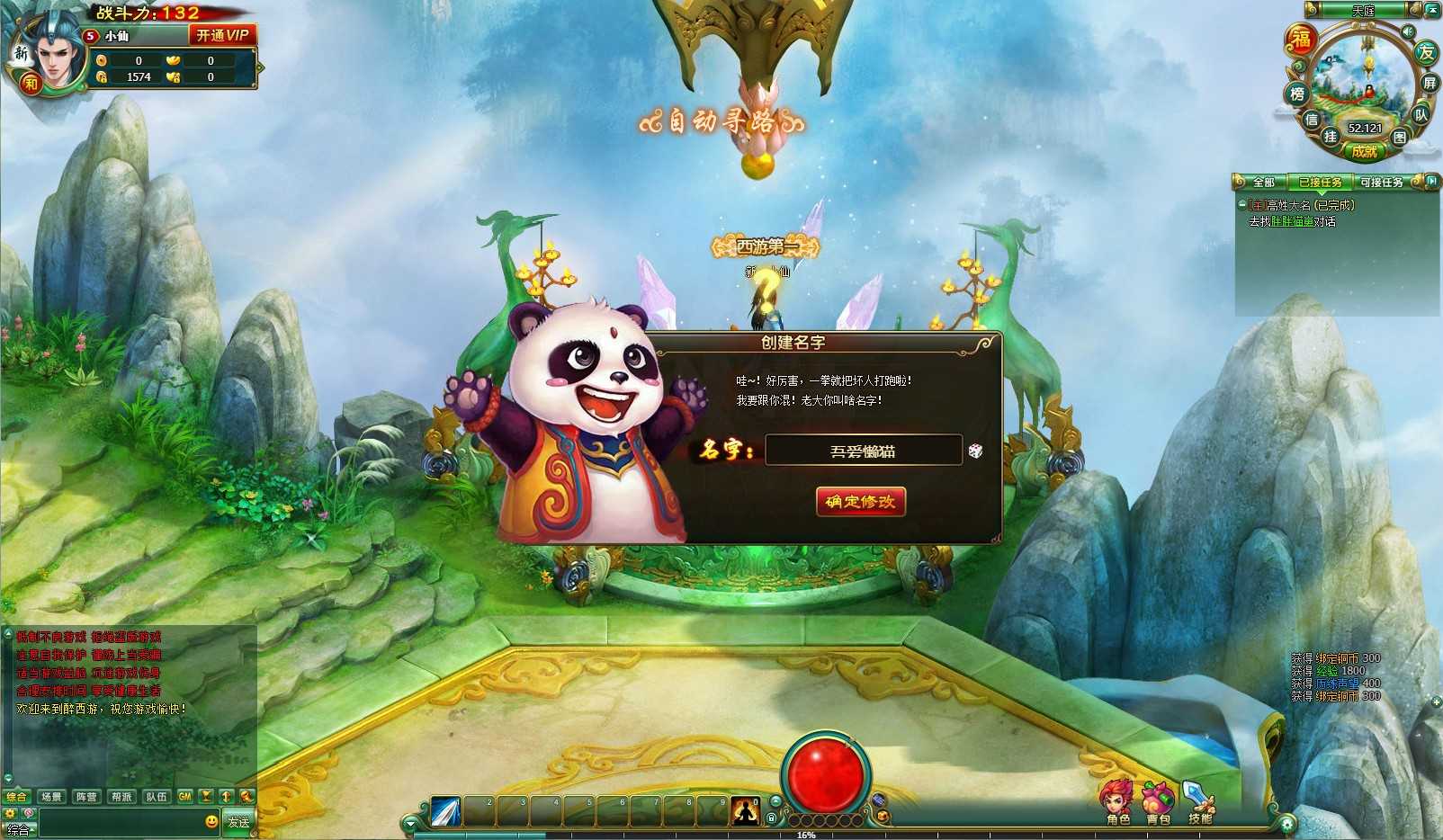Send chat message with 发送 button
Screen dimensions: 1443x840
pos(238,822)
